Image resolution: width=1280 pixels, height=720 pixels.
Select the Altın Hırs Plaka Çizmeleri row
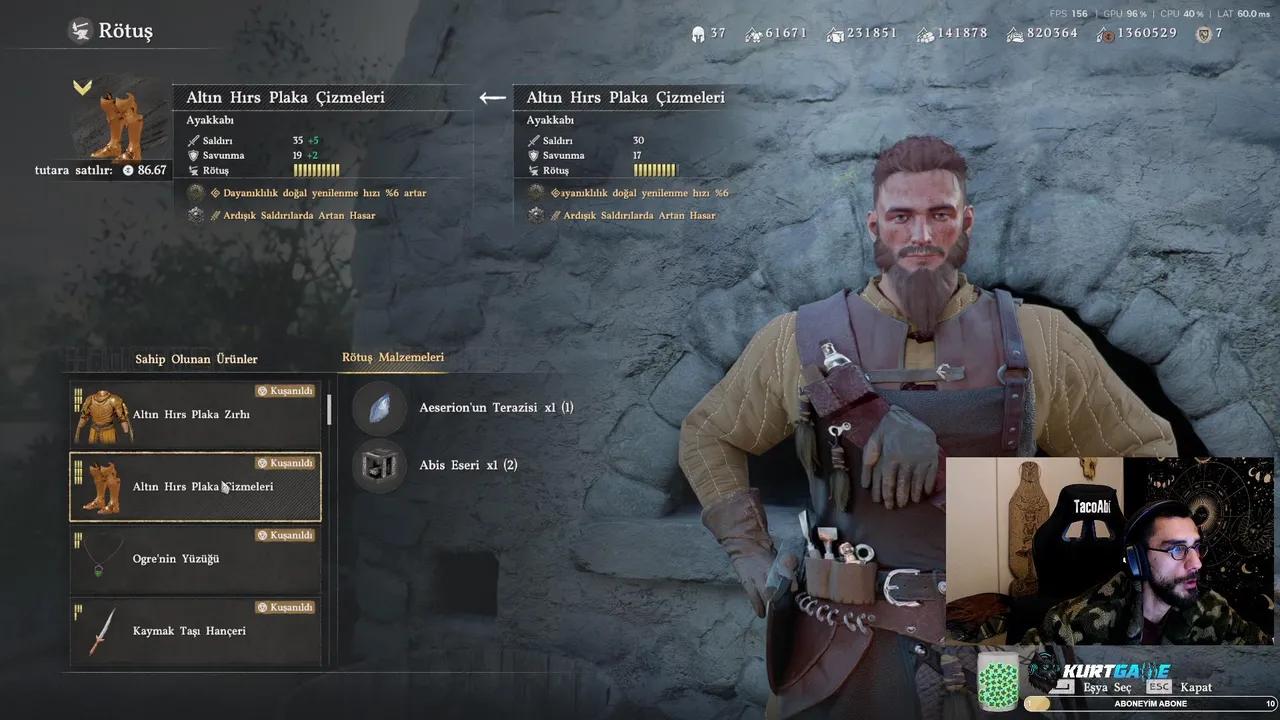(195, 487)
